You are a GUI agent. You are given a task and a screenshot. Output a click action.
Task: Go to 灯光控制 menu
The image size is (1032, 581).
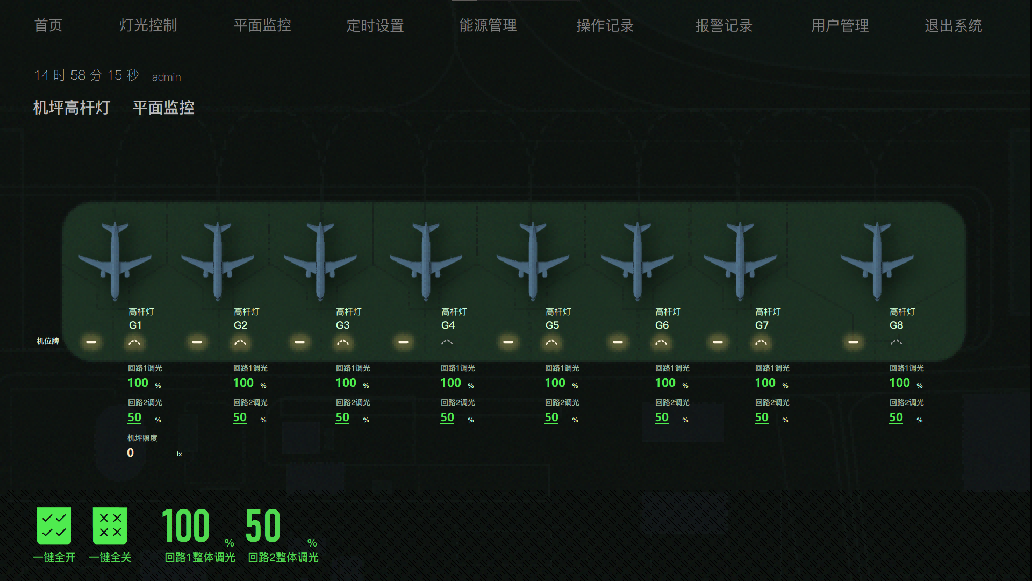pos(148,26)
